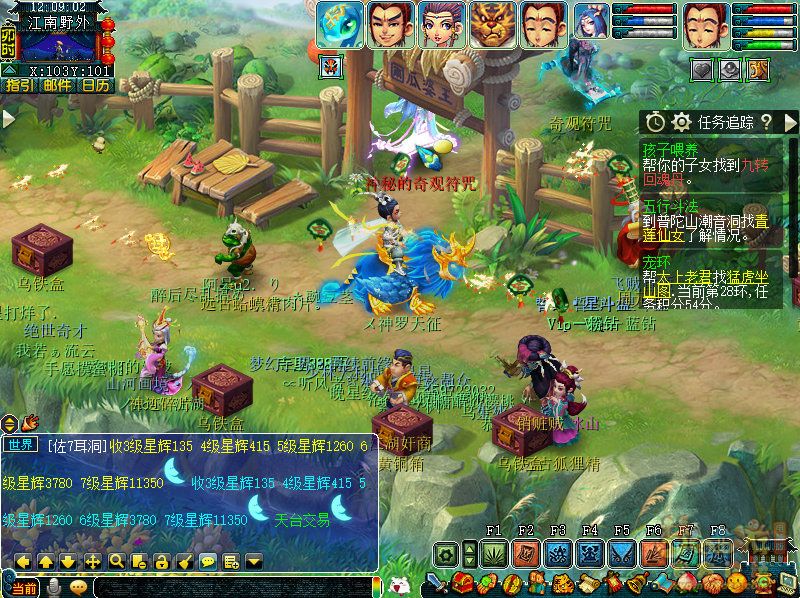Viewport: 800px width, 598px height.
Task: Open the 任务追踪 settings gear icon
Action: tap(681, 122)
